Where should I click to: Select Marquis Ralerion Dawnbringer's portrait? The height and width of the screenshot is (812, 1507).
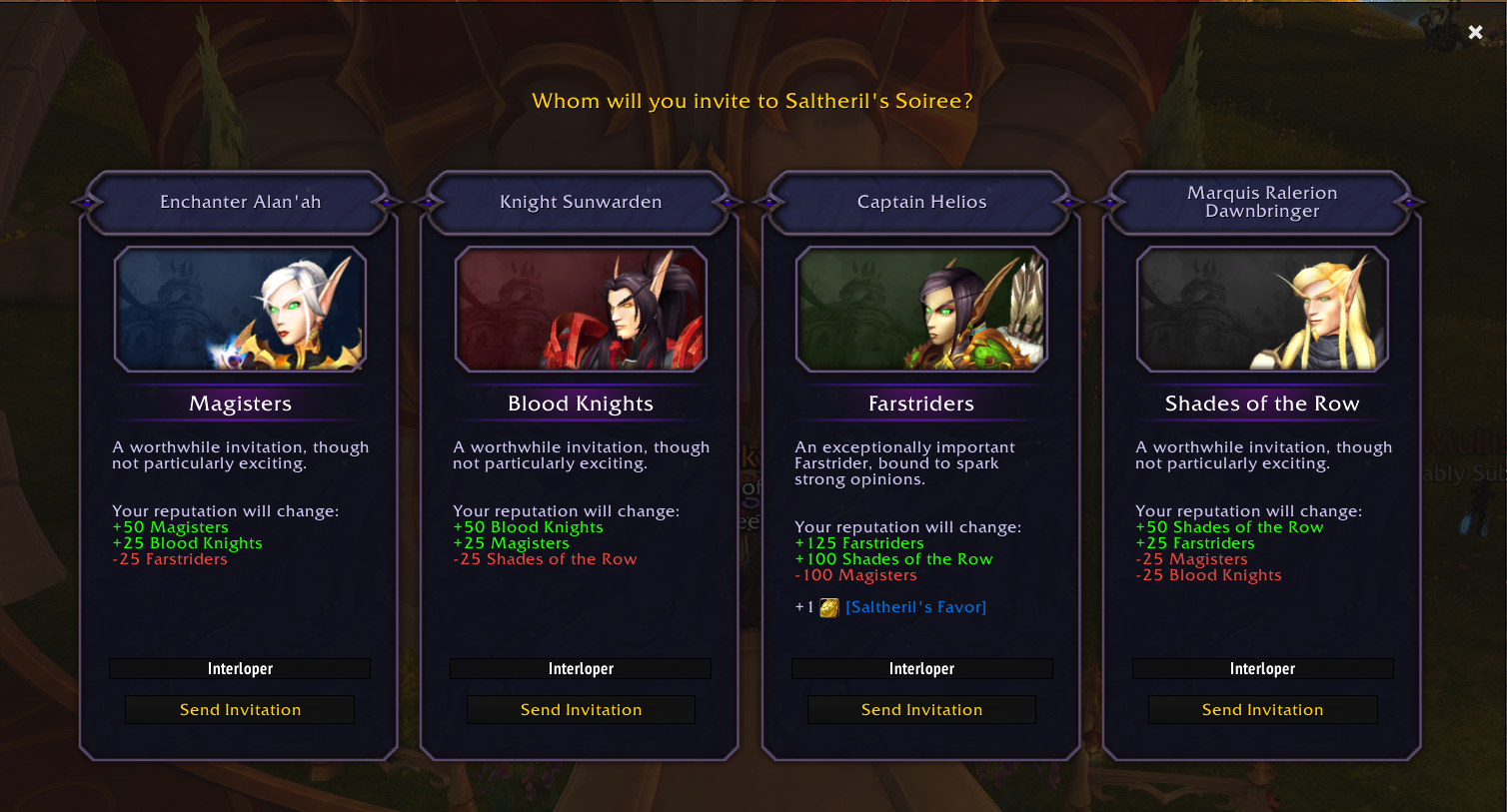[x=1262, y=310]
